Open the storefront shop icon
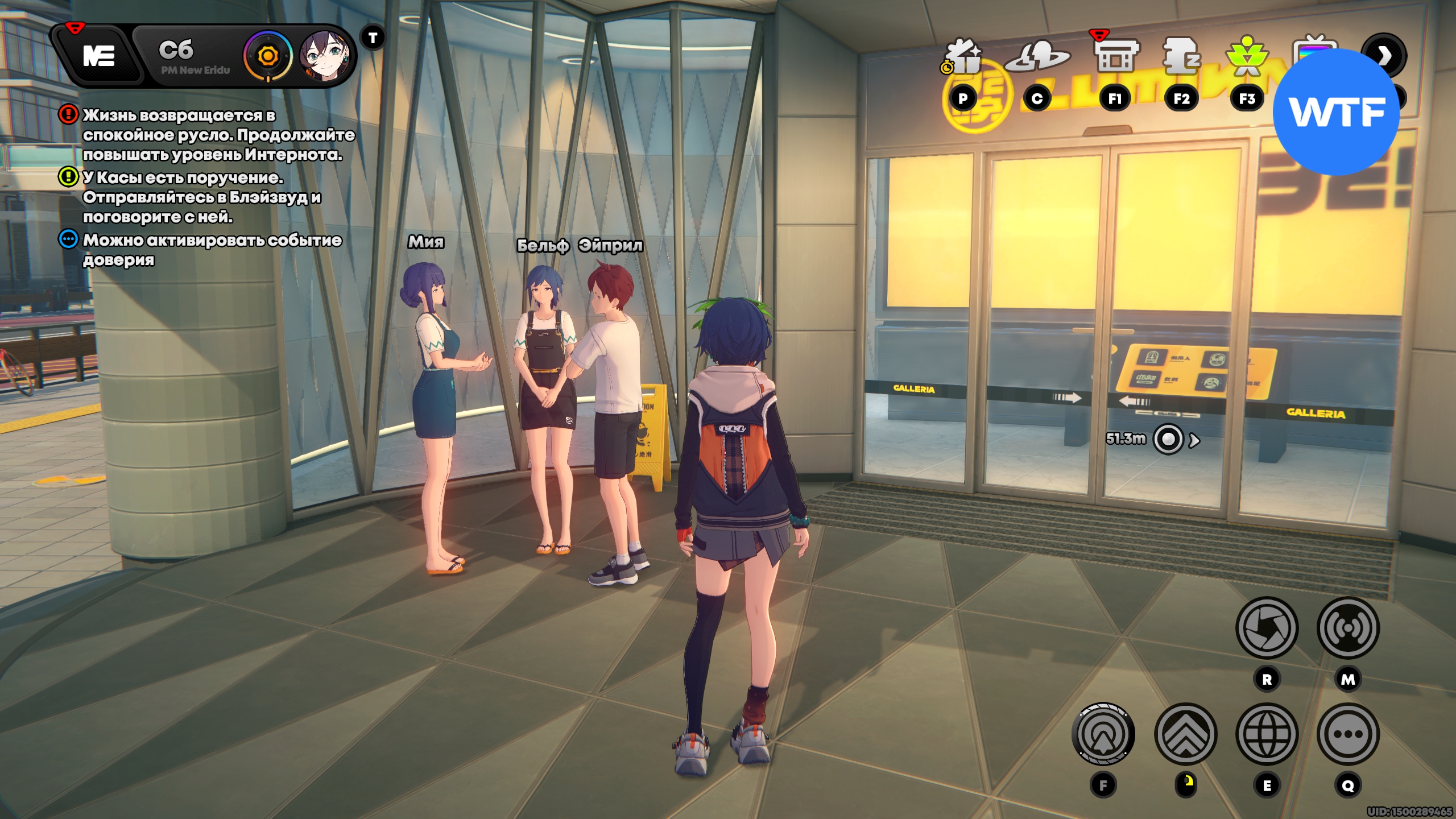Viewport: 1456px width, 819px height. pos(1115,56)
